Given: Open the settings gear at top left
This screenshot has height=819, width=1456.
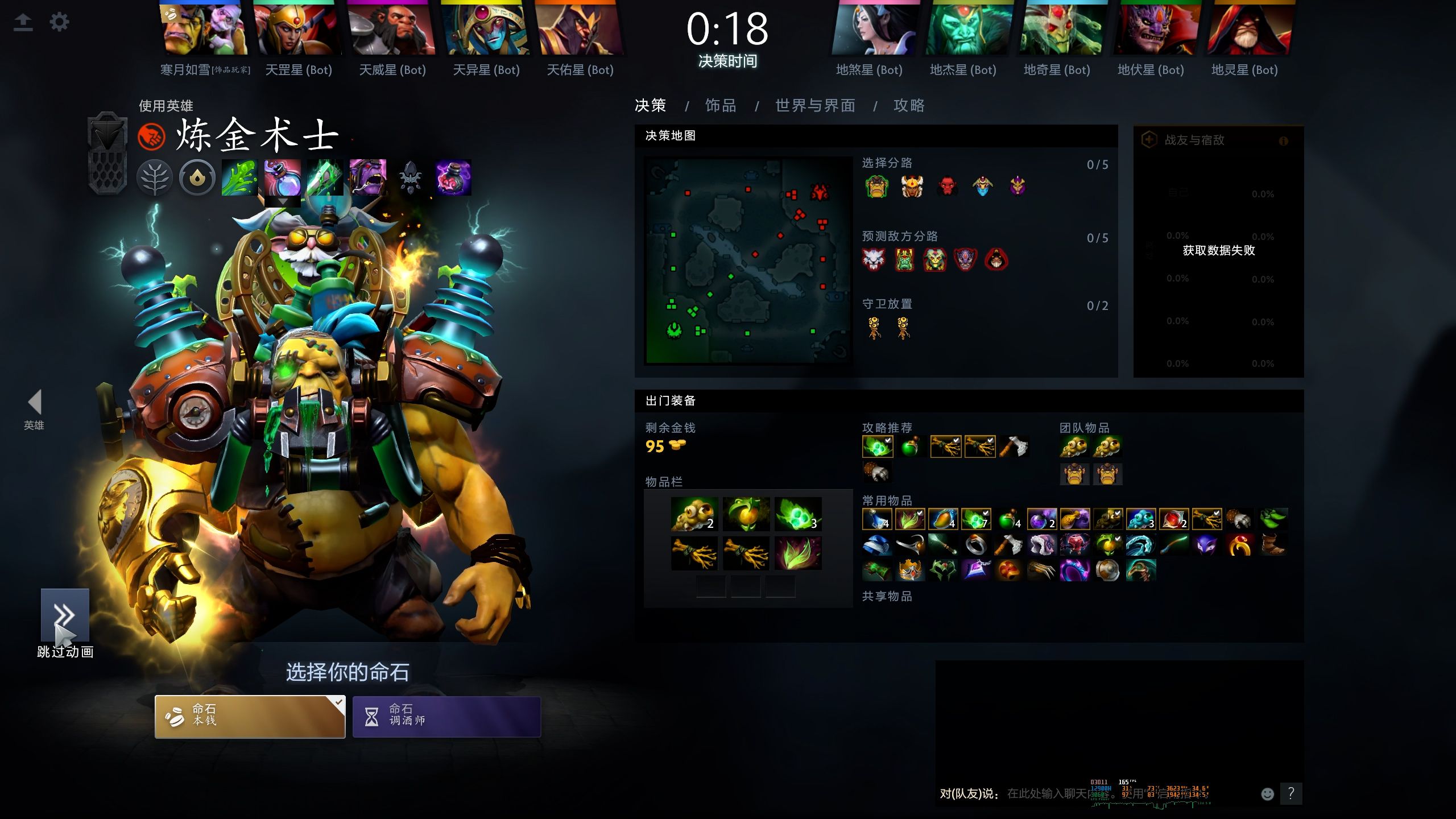Looking at the screenshot, I should coord(59,22).
